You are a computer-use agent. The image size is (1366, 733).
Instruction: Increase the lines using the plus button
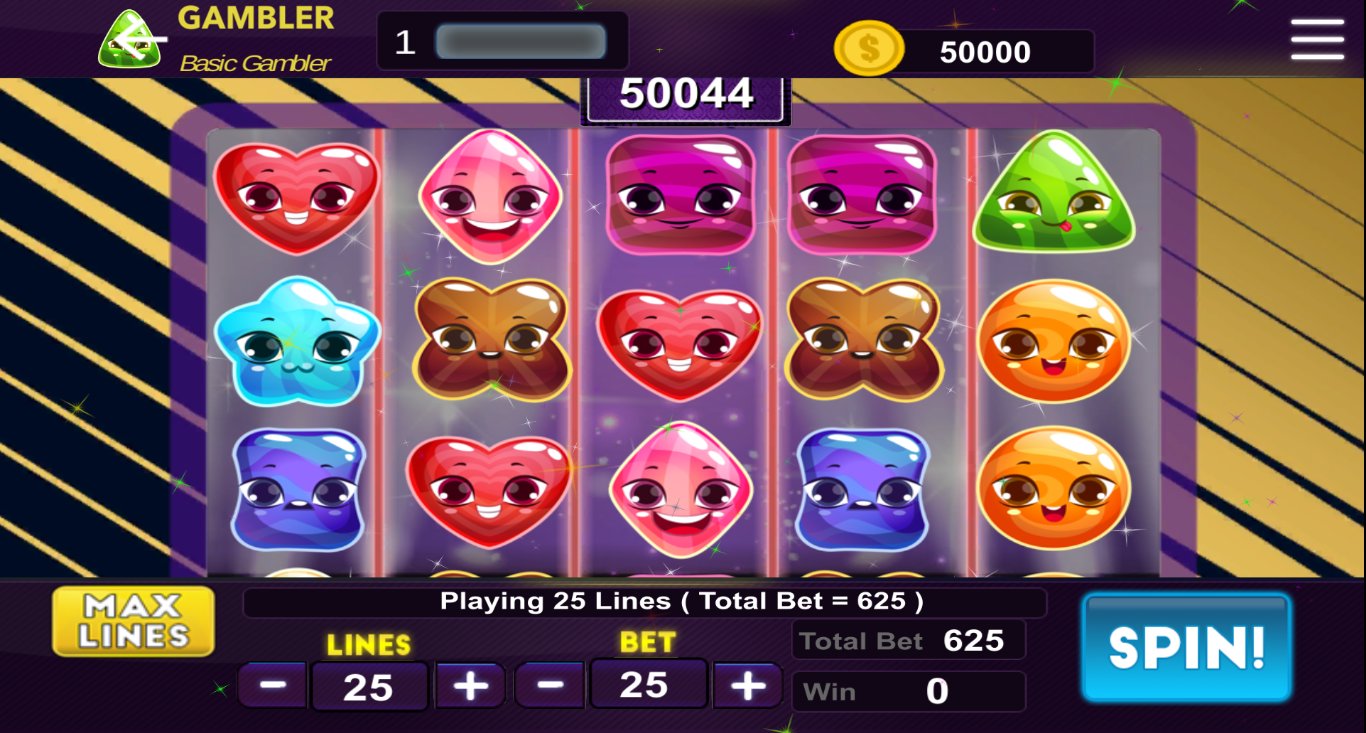(x=469, y=685)
